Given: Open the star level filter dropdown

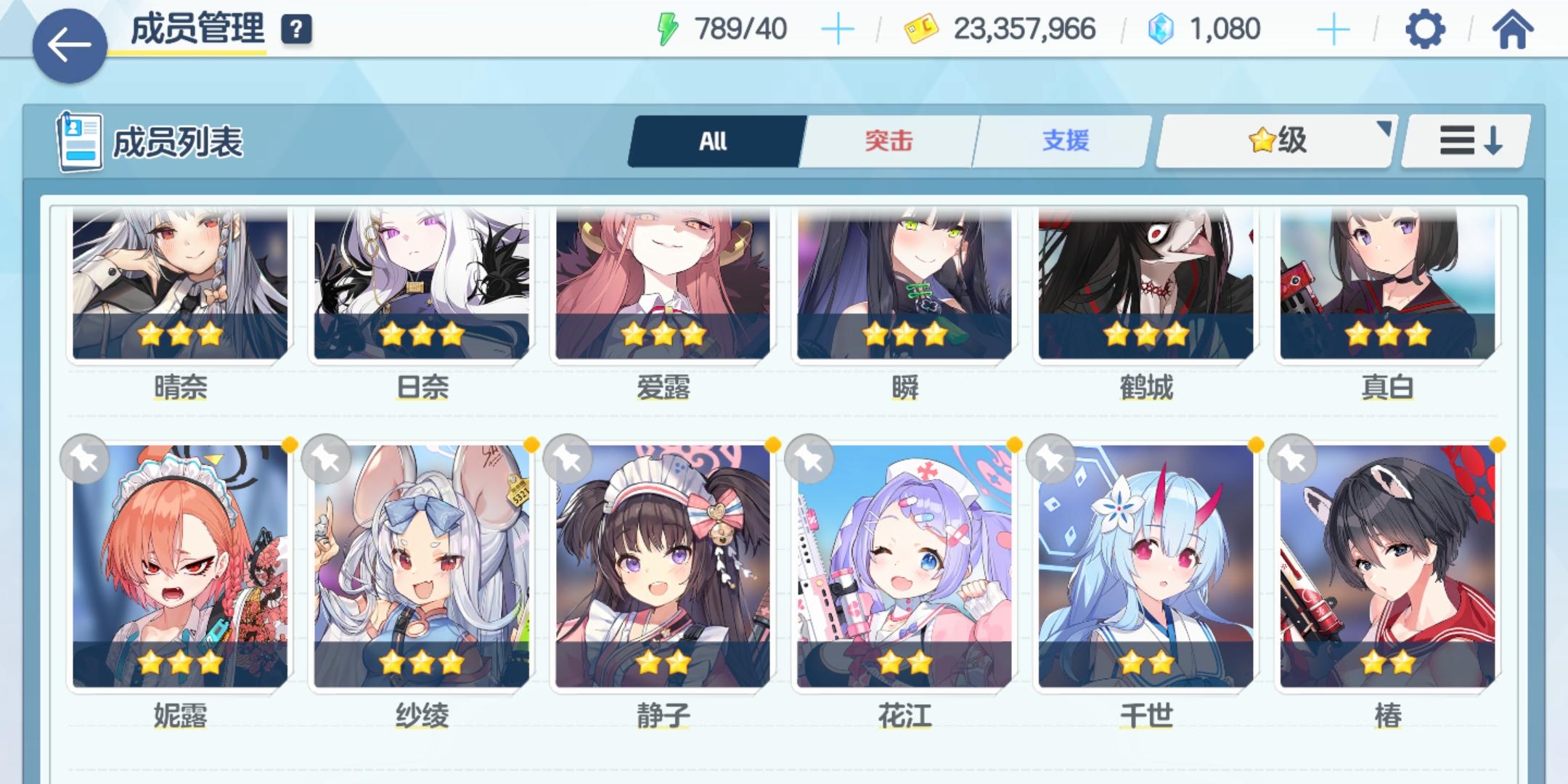Looking at the screenshot, I should coord(1274,140).
